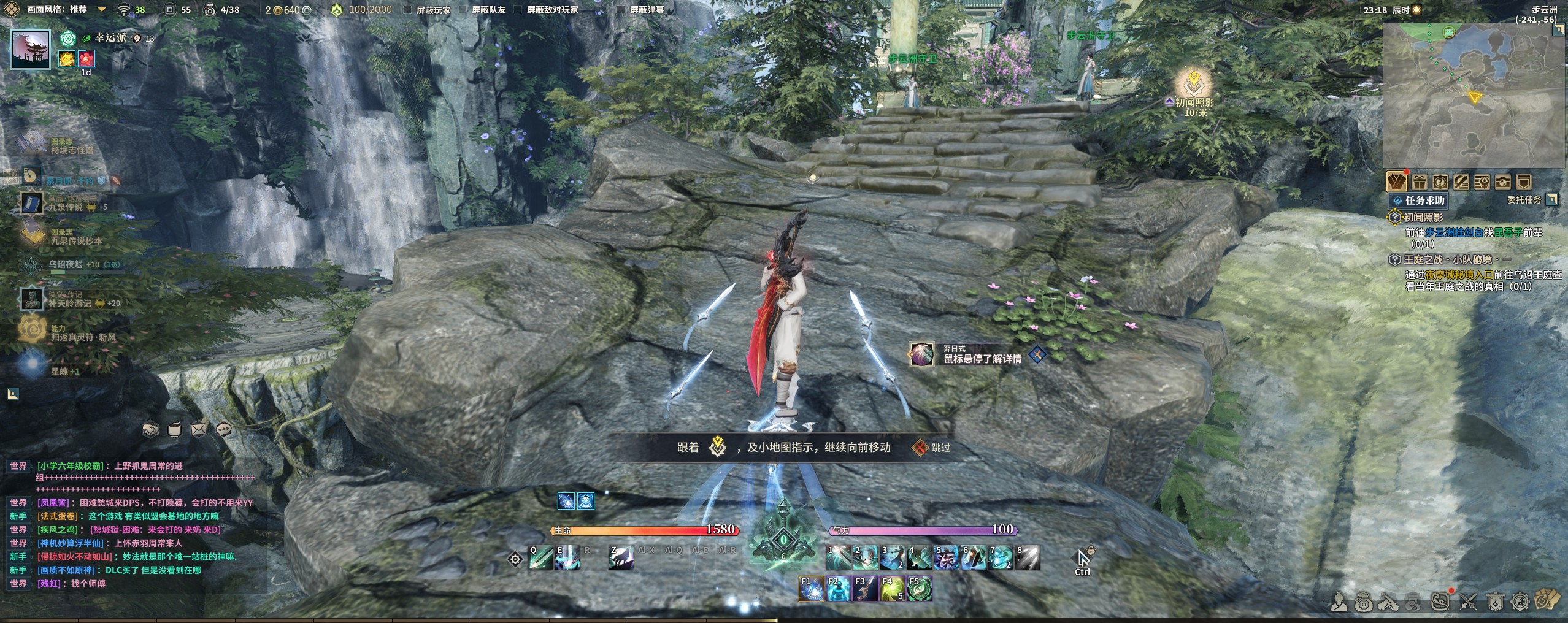Toggle the 屏蔽弹幕 checkbox
The width and height of the screenshot is (1568, 623).
621,10
